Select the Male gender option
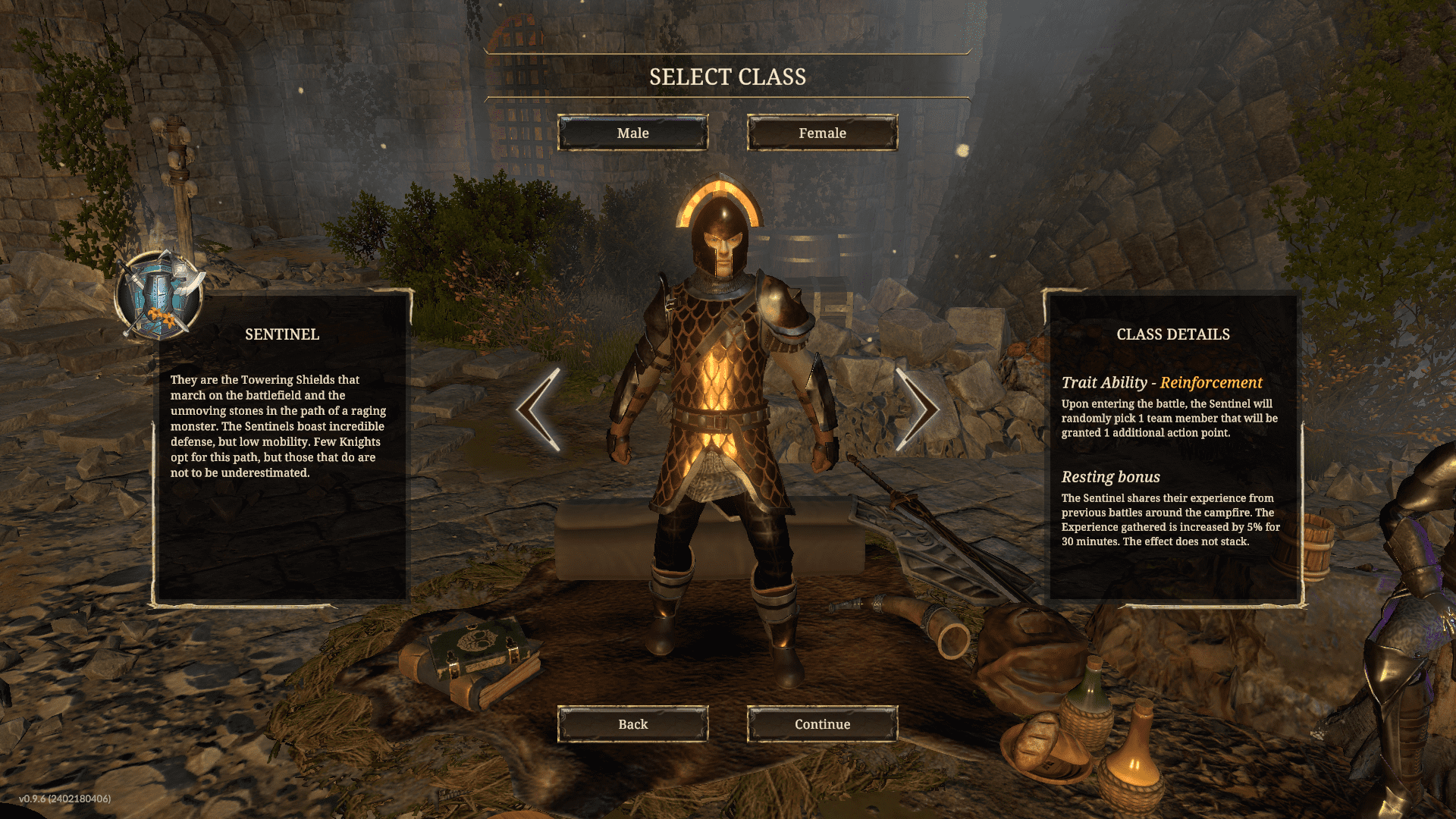Viewport: 1456px width, 819px height. tap(633, 133)
